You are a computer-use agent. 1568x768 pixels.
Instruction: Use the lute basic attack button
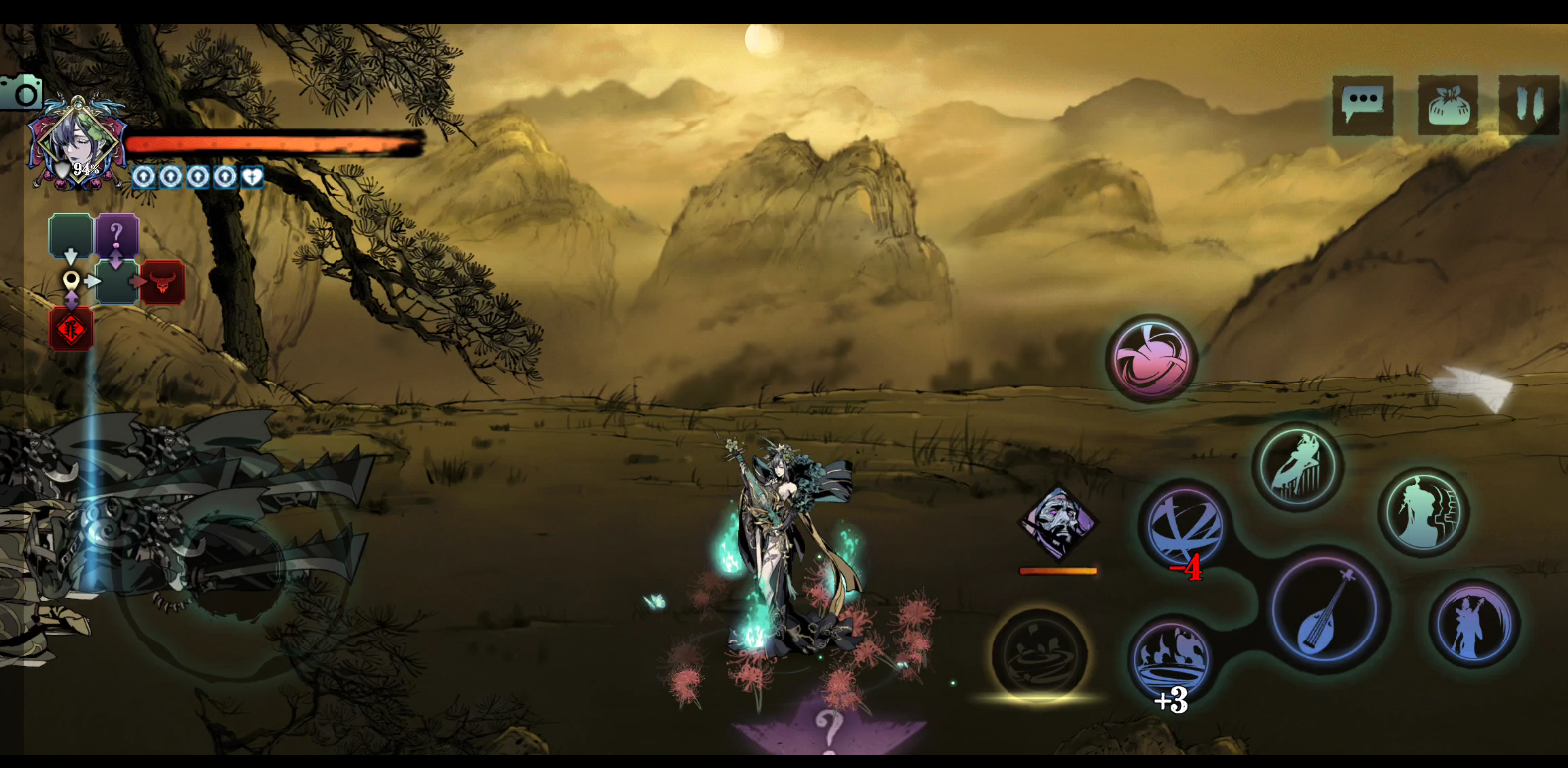click(1326, 610)
